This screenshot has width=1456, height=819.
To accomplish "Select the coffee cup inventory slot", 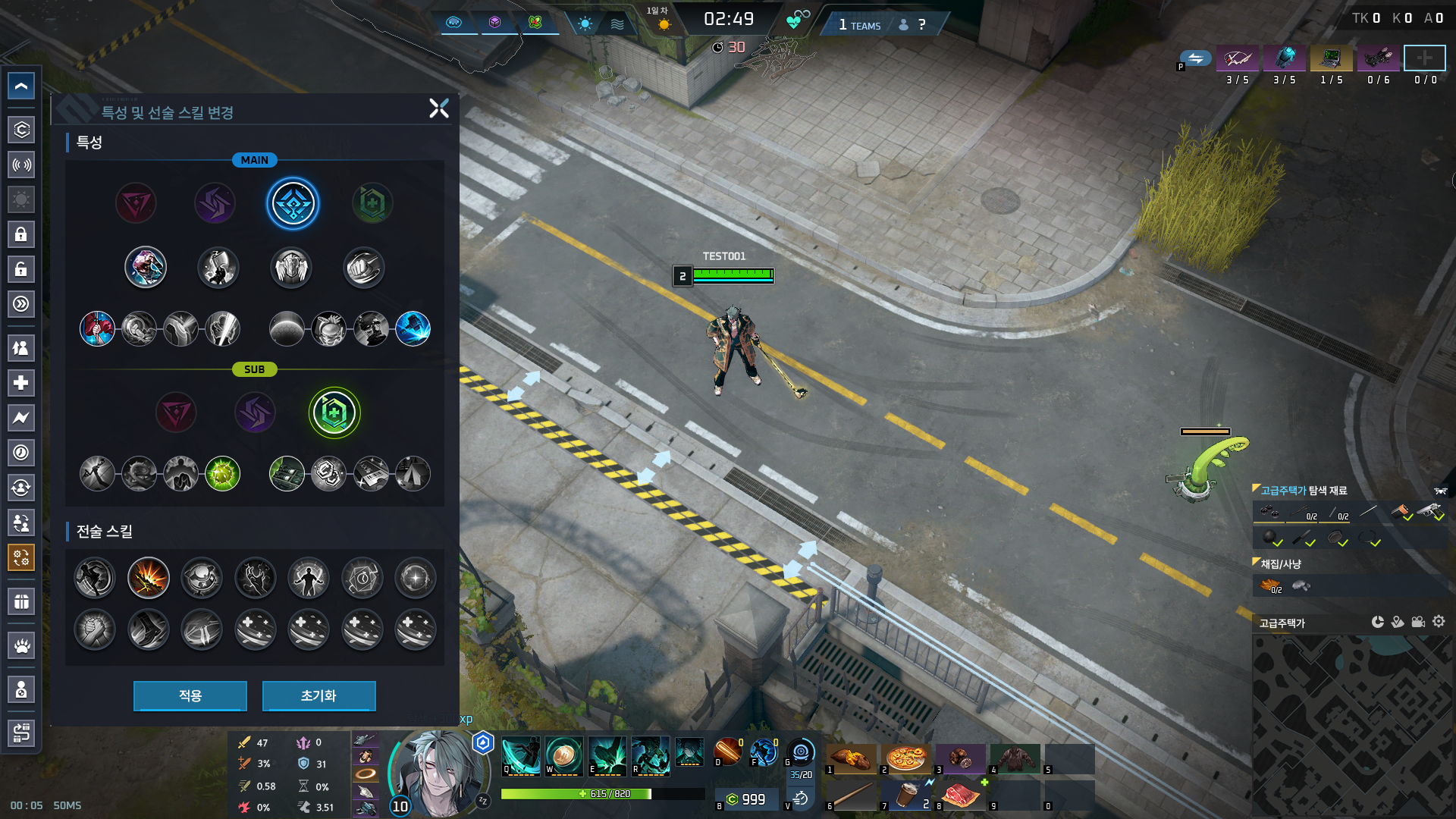I will click(x=905, y=795).
